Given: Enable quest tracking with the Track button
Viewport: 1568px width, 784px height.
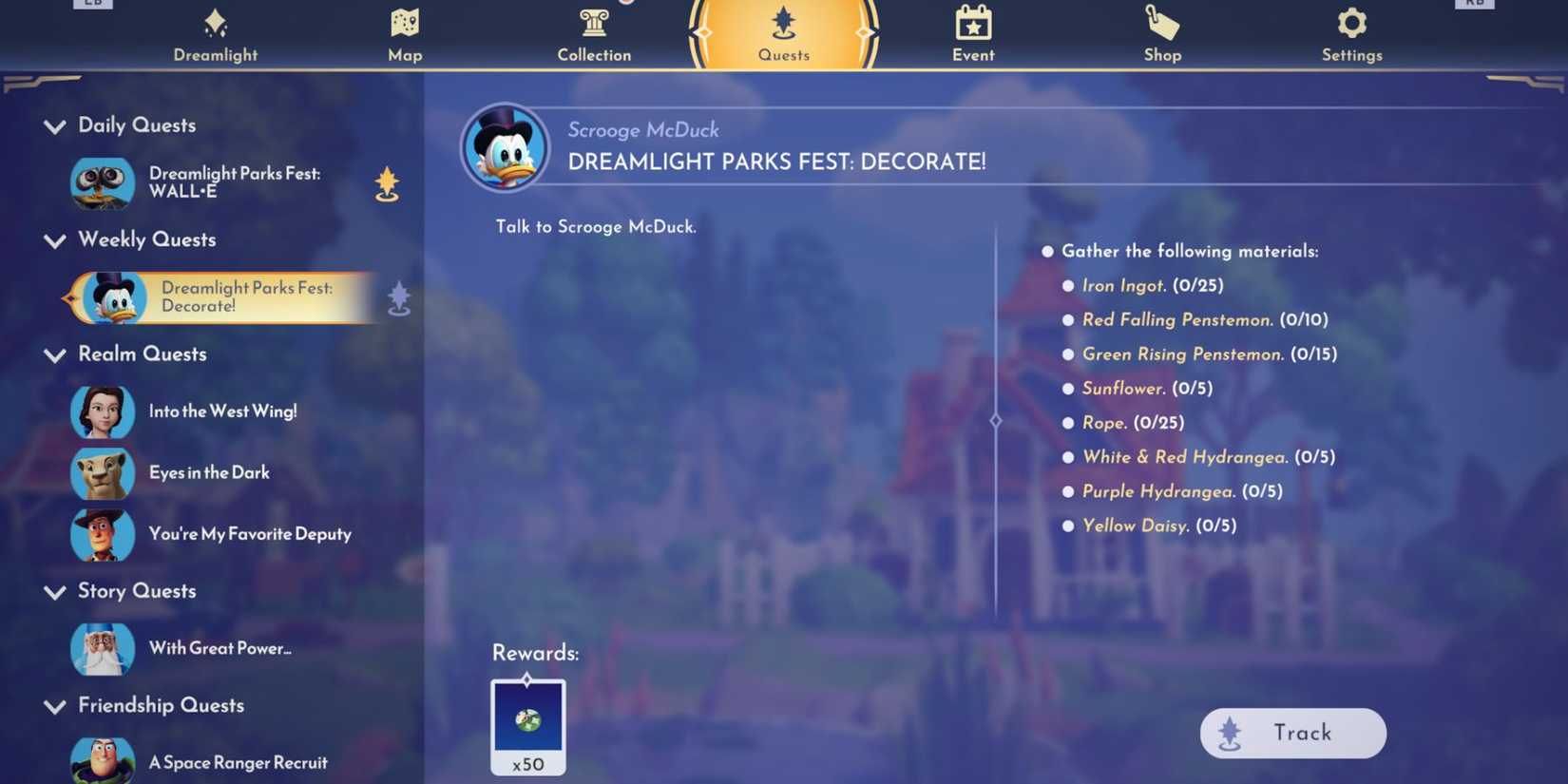Looking at the screenshot, I should tap(1292, 733).
